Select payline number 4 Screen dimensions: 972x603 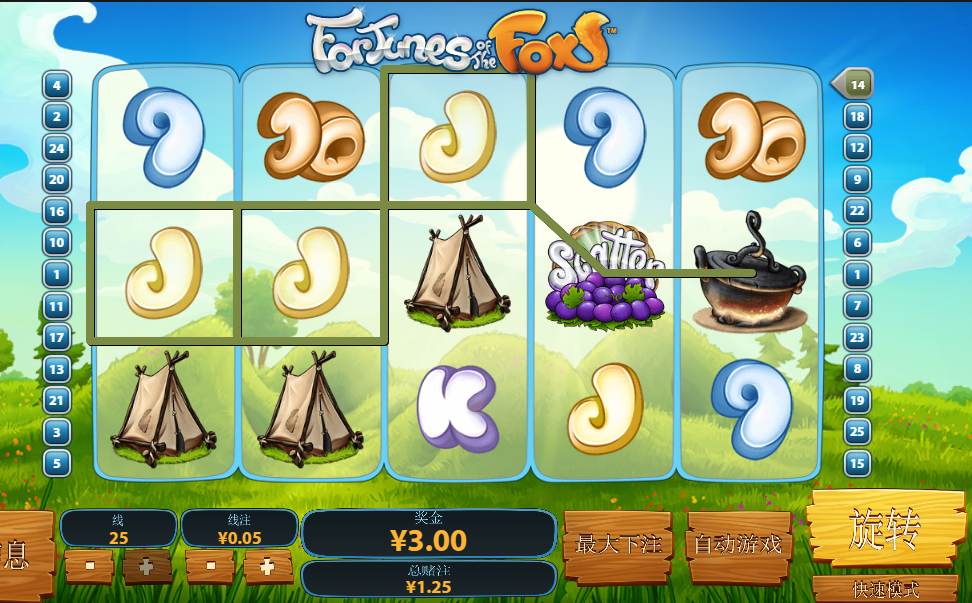[57, 85]
